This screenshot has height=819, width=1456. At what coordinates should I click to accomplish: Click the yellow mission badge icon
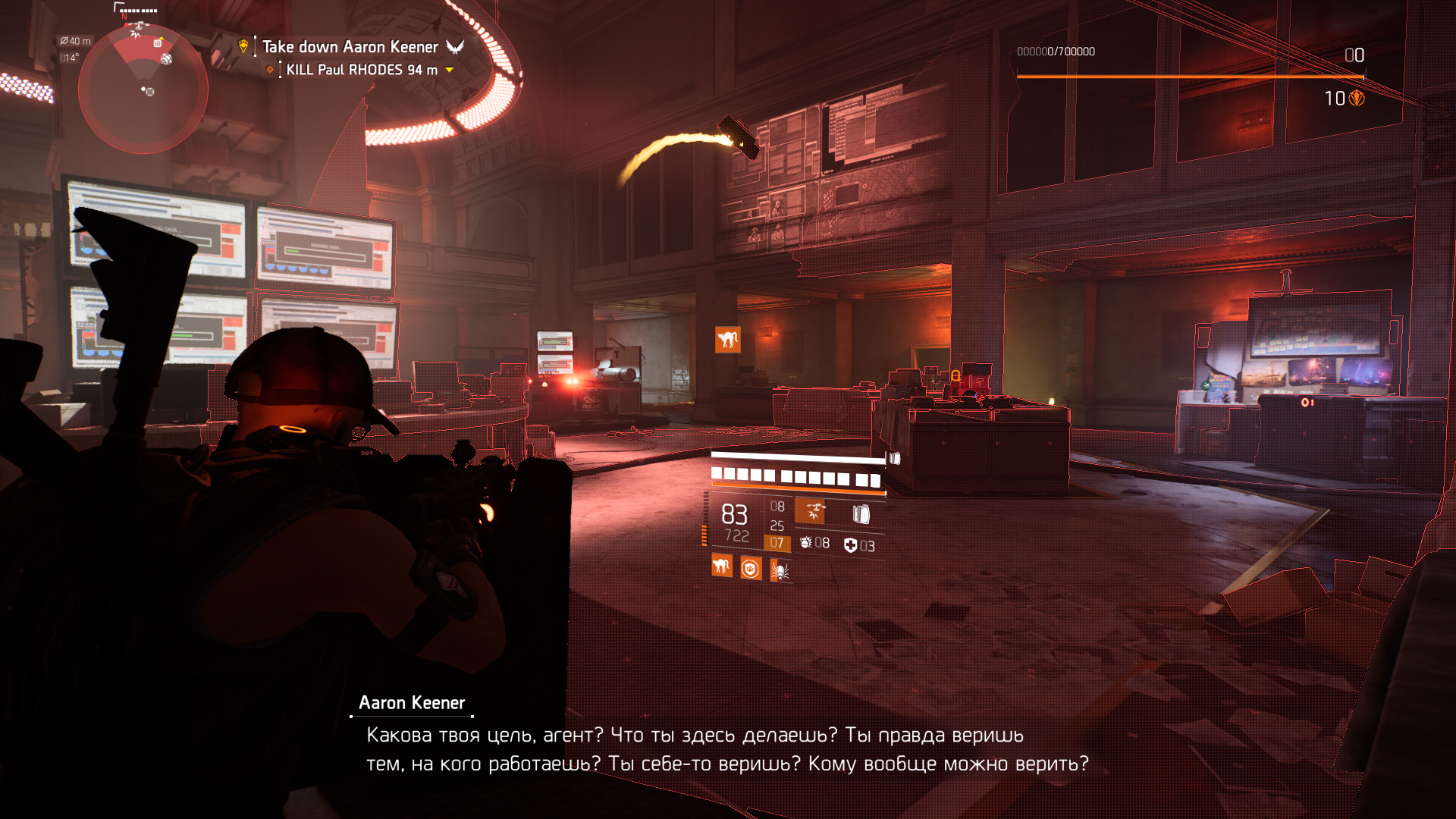click(243, 46)
